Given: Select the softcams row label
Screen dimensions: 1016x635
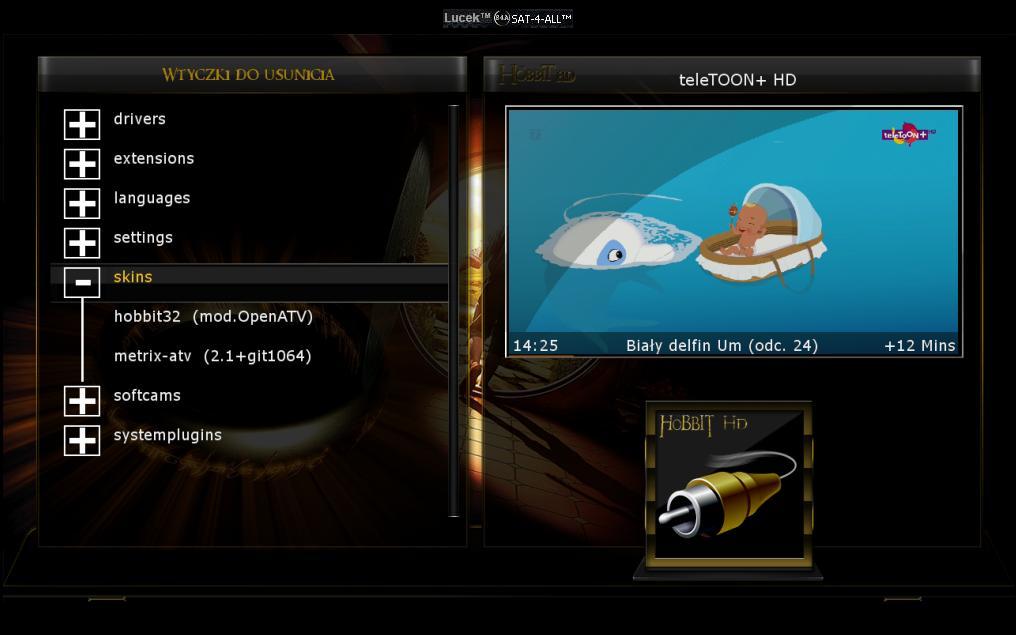Looking at the screenshot, I should (147, 396).
